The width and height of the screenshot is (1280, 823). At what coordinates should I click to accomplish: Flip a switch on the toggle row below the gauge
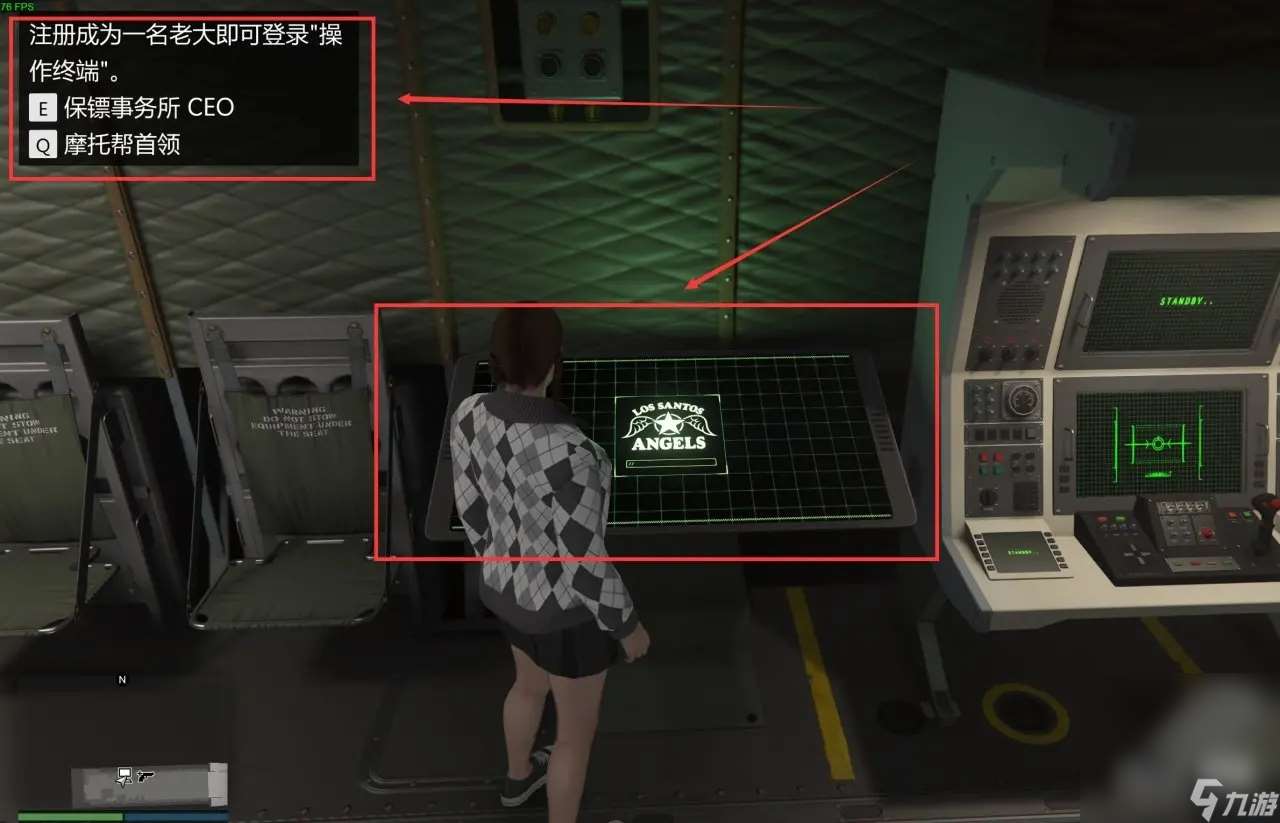click(1002, 434)
